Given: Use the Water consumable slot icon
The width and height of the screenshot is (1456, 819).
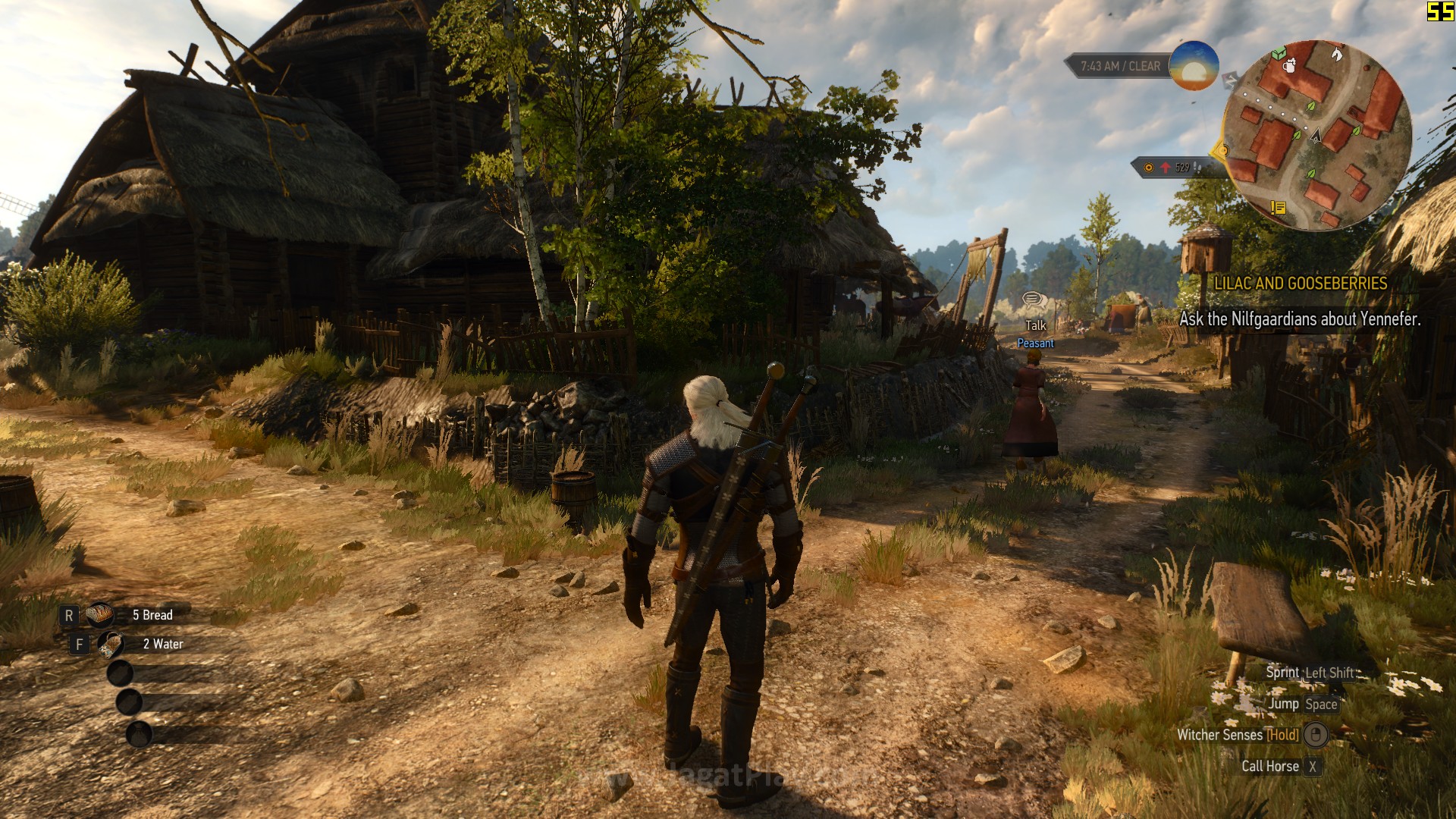Looking at the screenshot, I should [x=111, y=645].
